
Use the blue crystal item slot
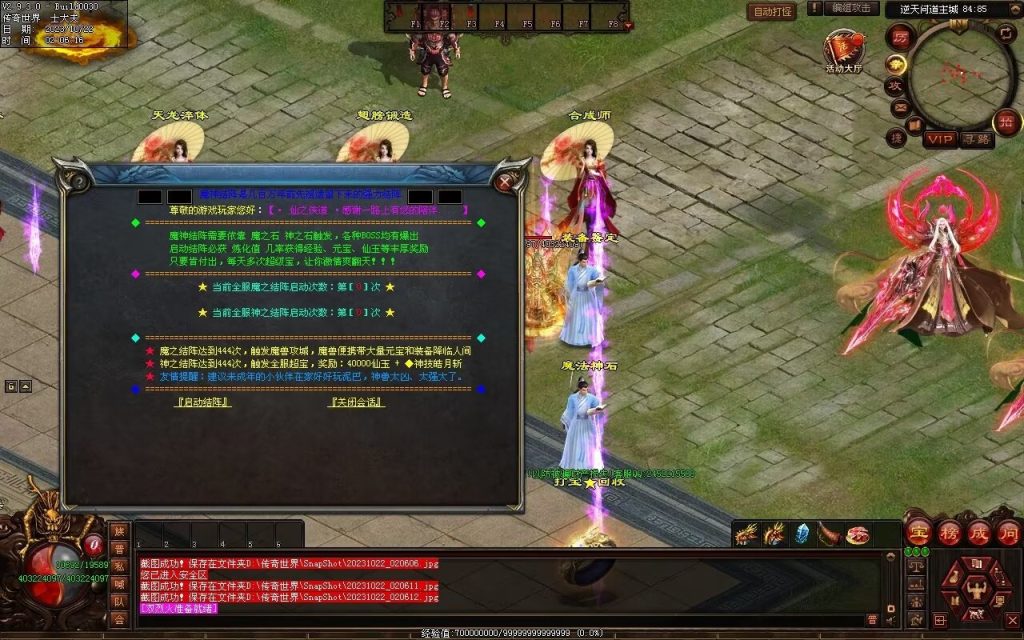[x=802, y=534]
